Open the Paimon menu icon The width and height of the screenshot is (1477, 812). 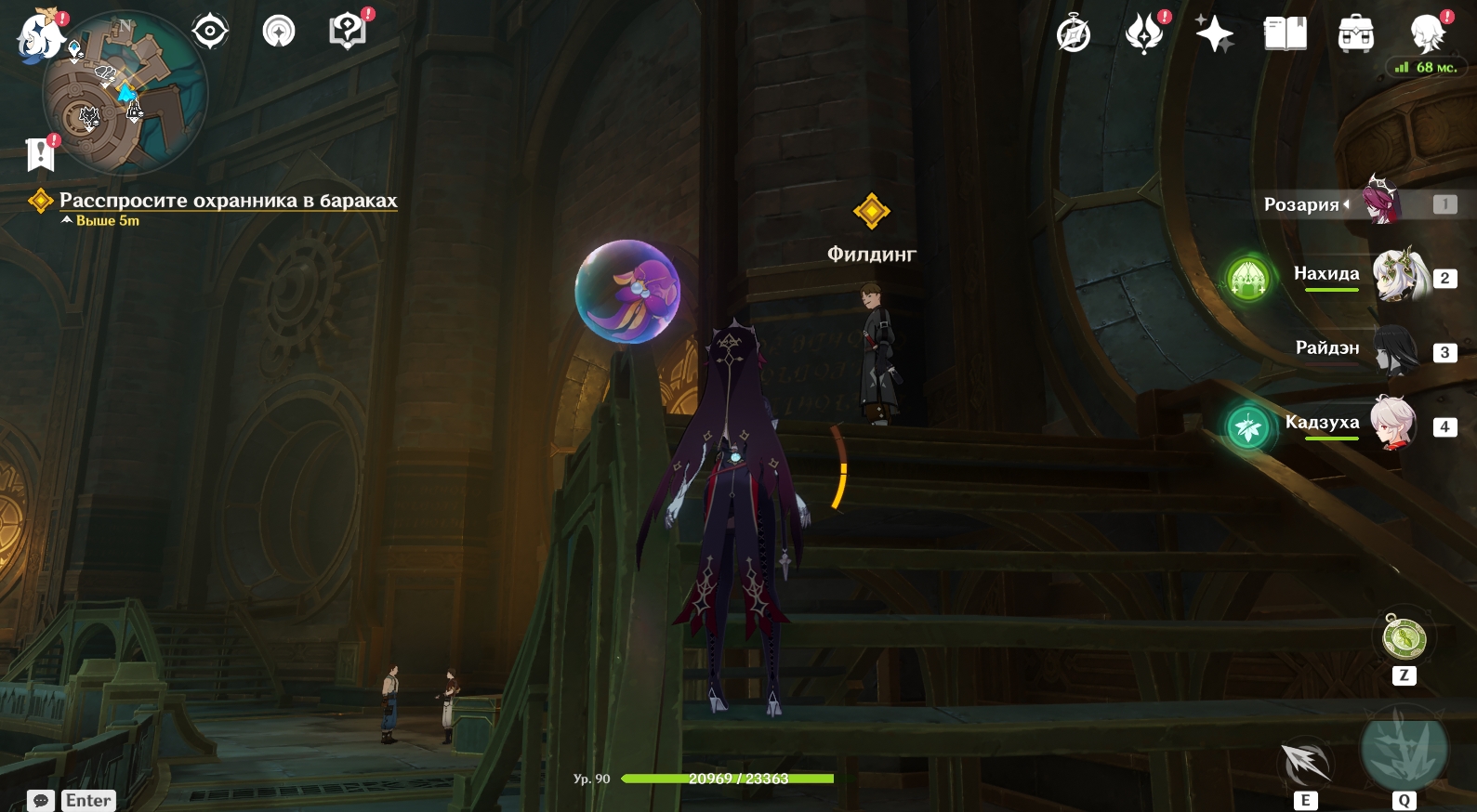click(x=39, y=37)
